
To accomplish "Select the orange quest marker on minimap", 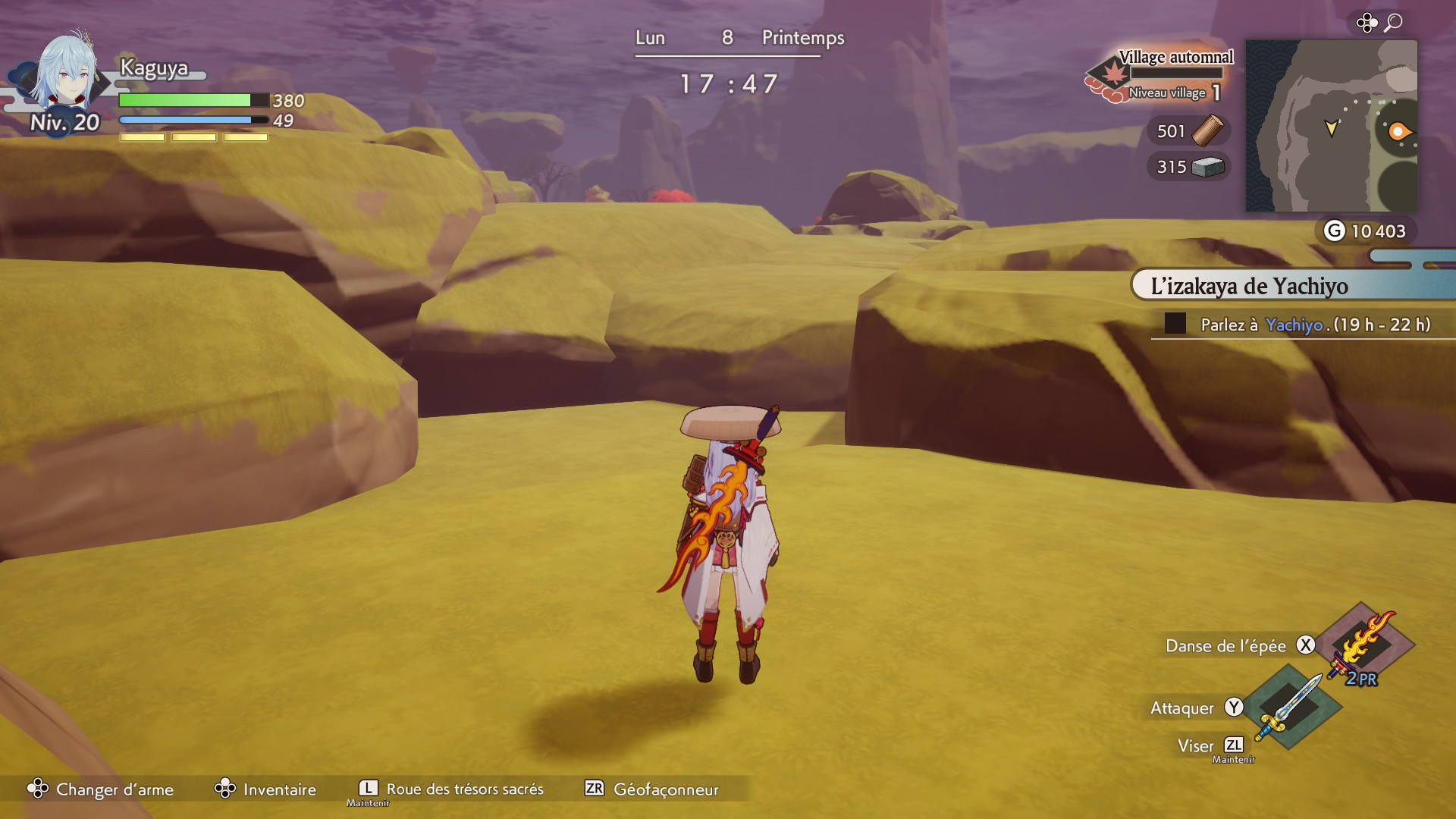I will (1398, 132).
